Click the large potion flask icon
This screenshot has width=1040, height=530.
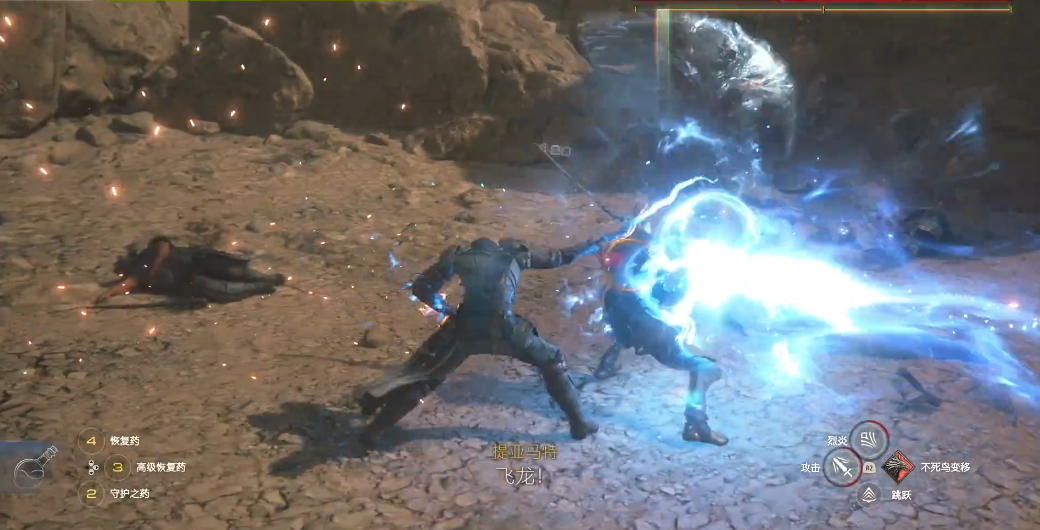tap(36, 468)
